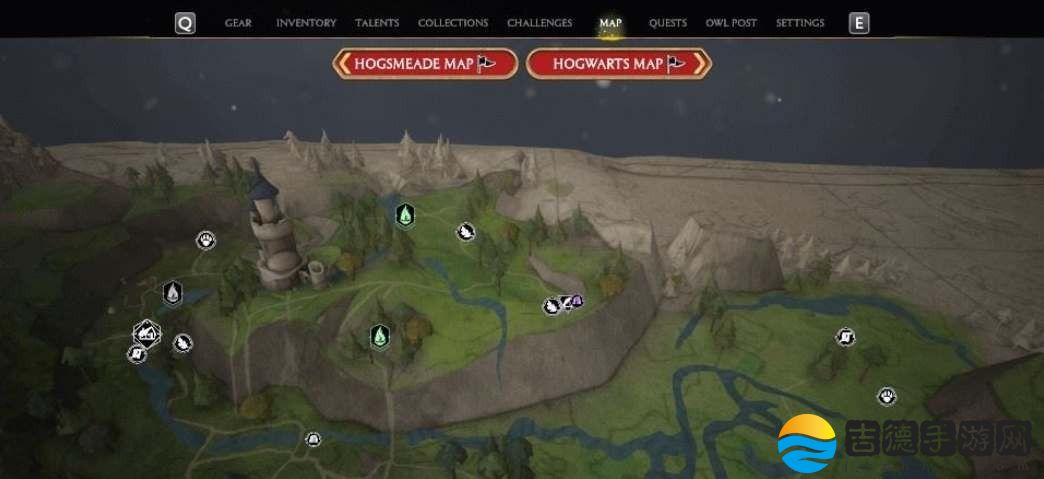The height and width of the screenshot is (479, 1044).
Task: Open the Challenges tab
Action: (x=540, y=23)
